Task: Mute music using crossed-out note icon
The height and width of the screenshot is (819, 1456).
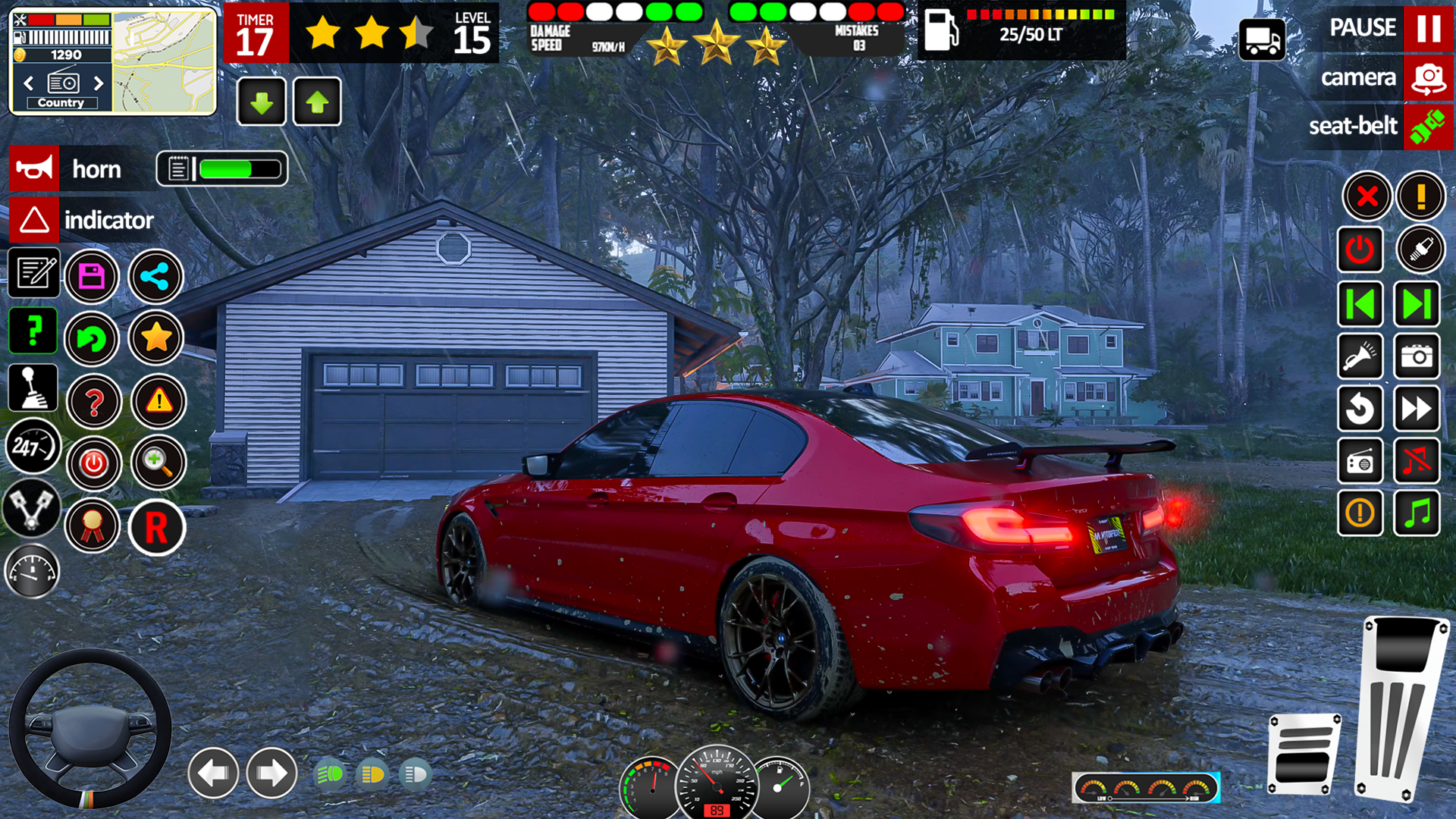Action: tap(1417, 461)
